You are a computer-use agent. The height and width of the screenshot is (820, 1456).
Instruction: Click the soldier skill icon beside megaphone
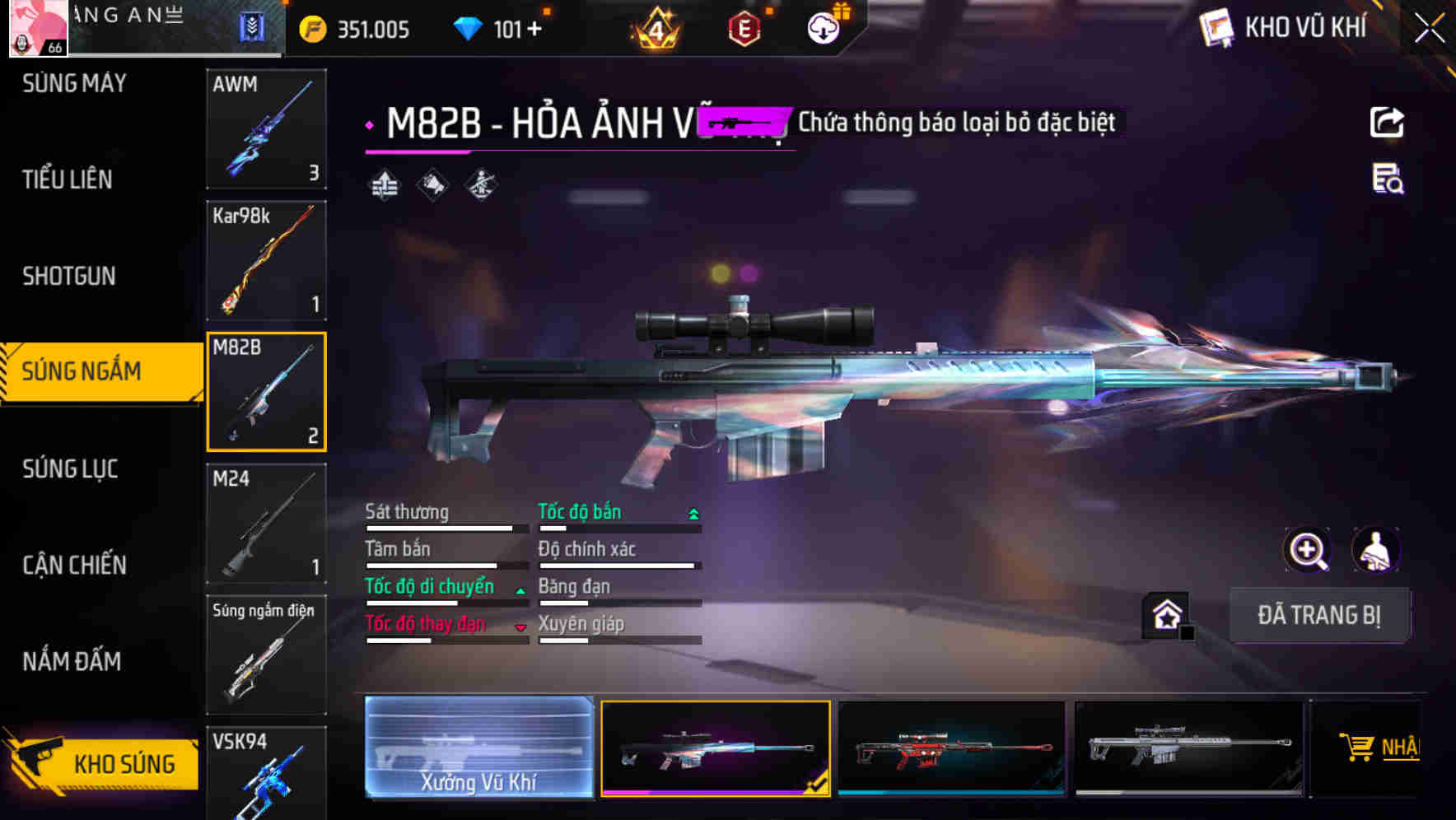tap(480, 184)
